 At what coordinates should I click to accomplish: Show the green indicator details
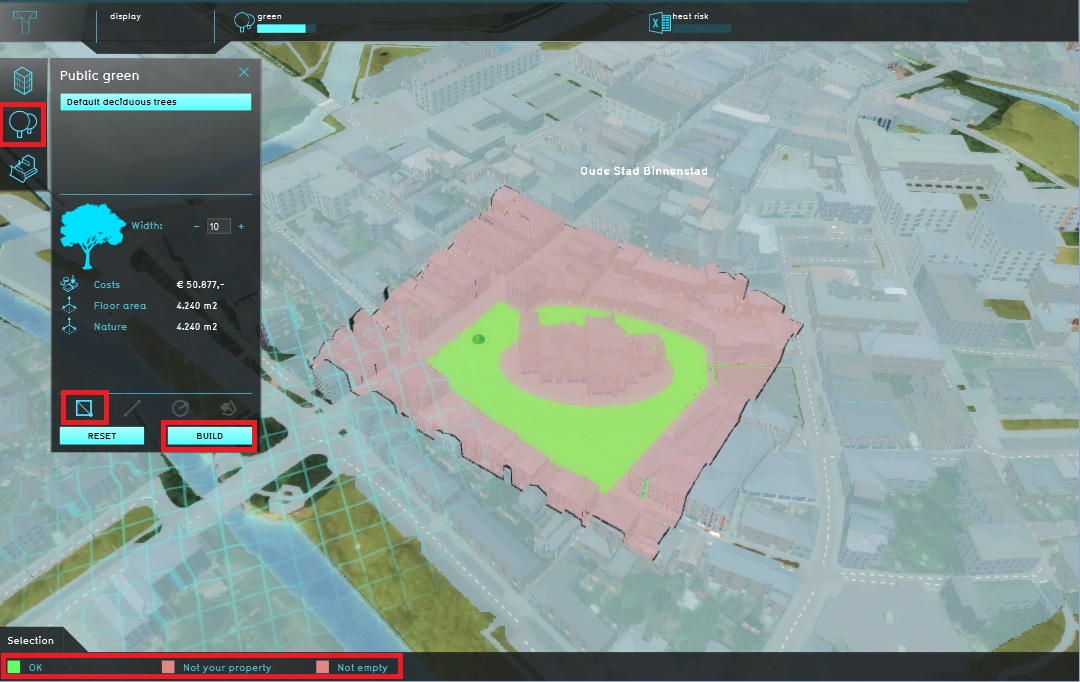point(273,22)
